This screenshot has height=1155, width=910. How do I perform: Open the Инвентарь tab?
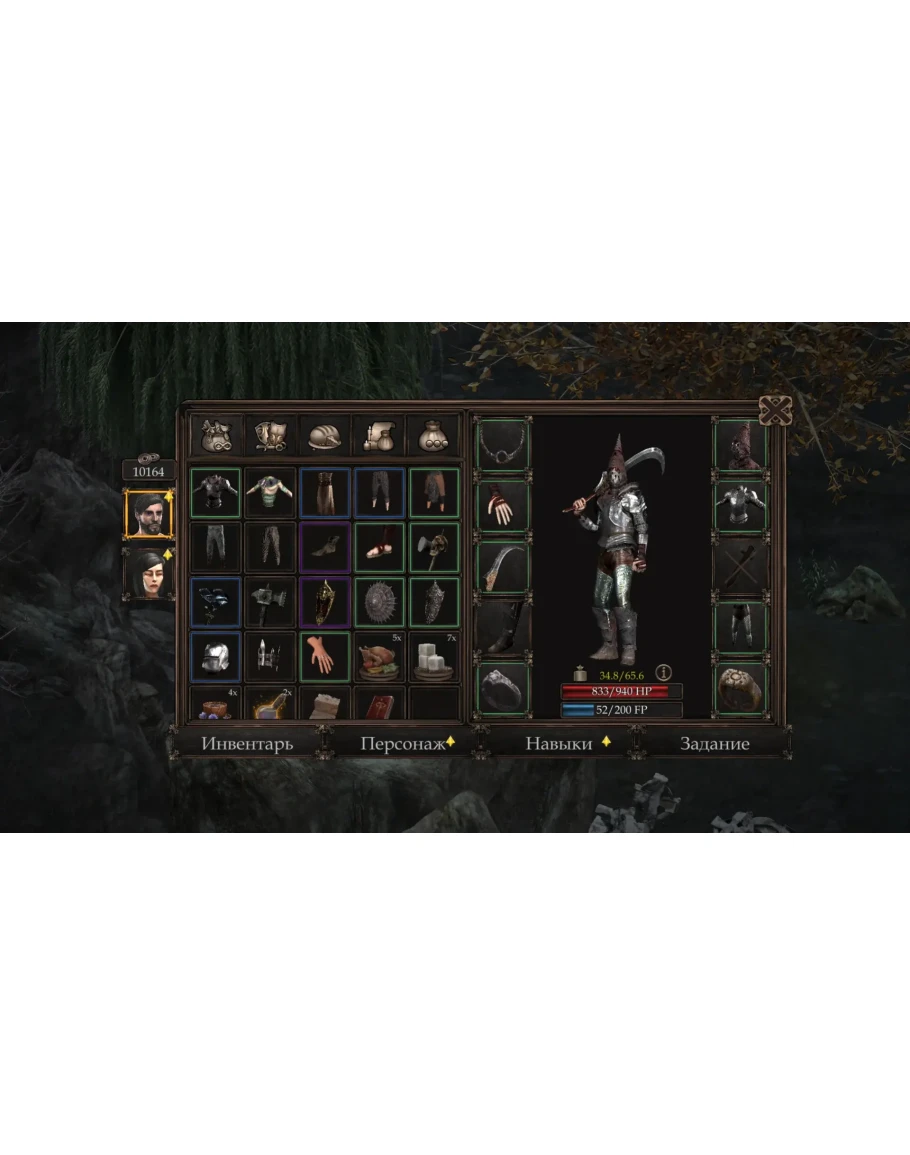(247, 744)
